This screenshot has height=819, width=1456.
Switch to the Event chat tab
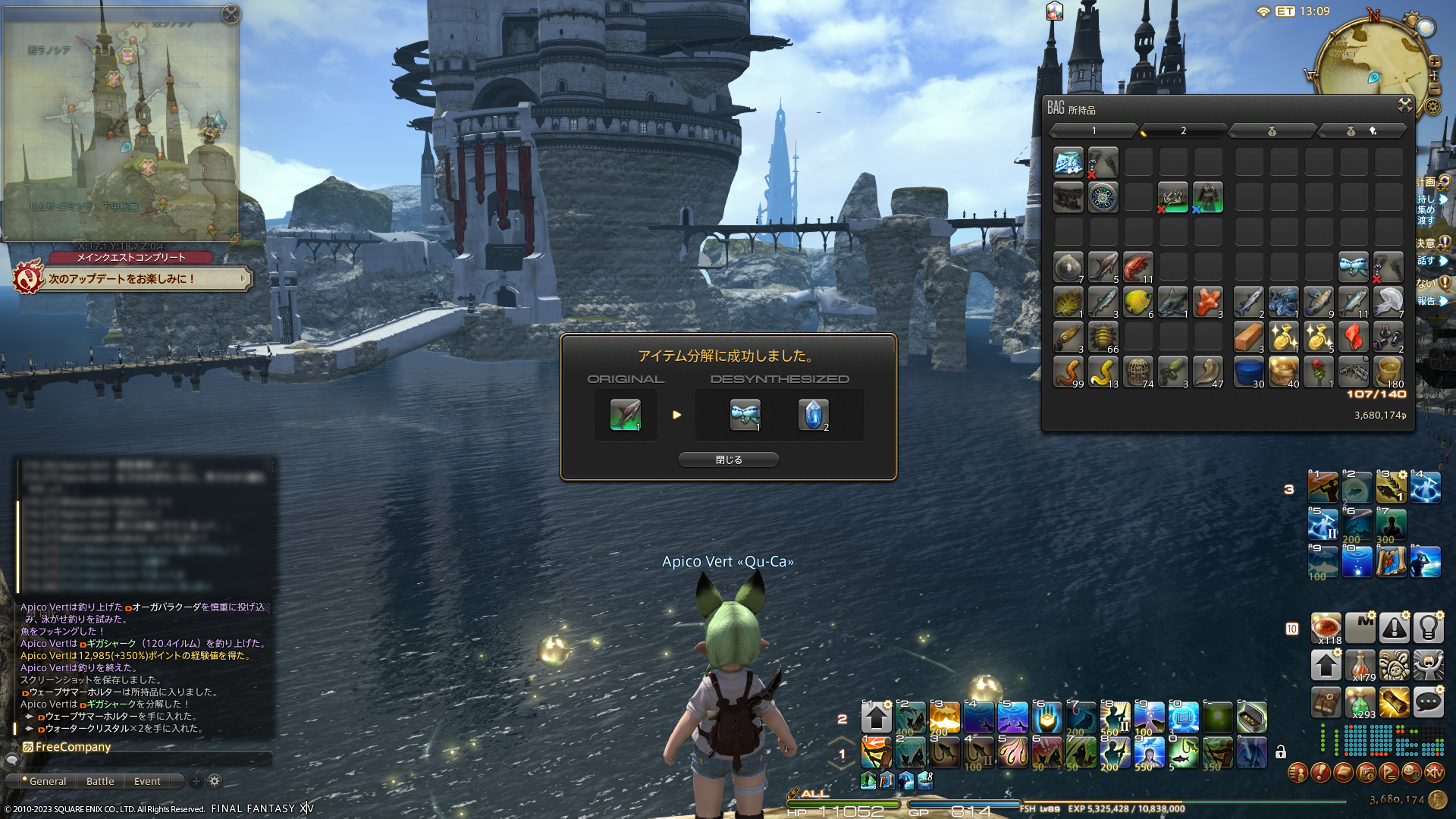[147, 781]
